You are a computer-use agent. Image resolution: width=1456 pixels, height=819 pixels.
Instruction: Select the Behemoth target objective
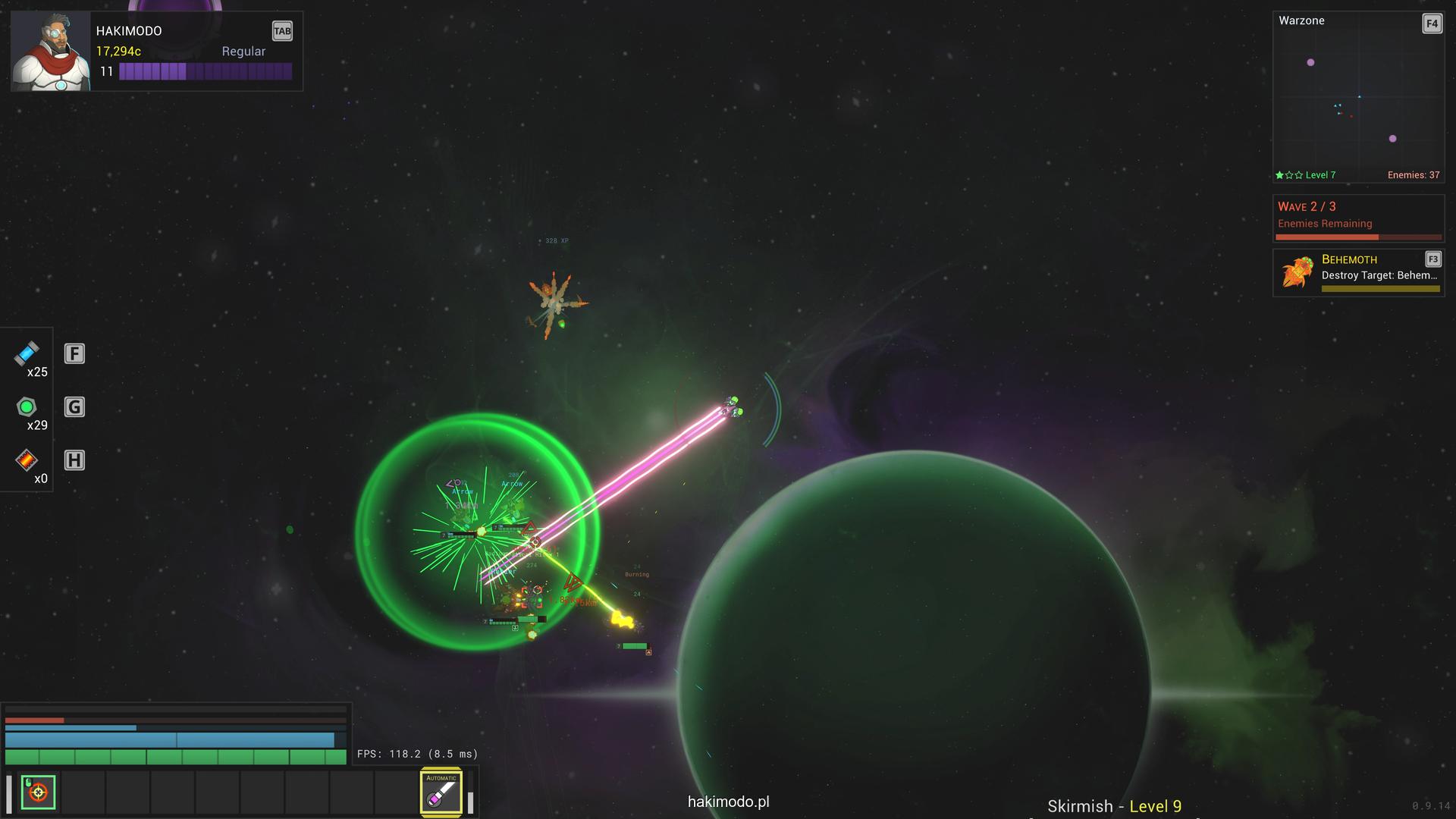click(x=1357, y=272)
